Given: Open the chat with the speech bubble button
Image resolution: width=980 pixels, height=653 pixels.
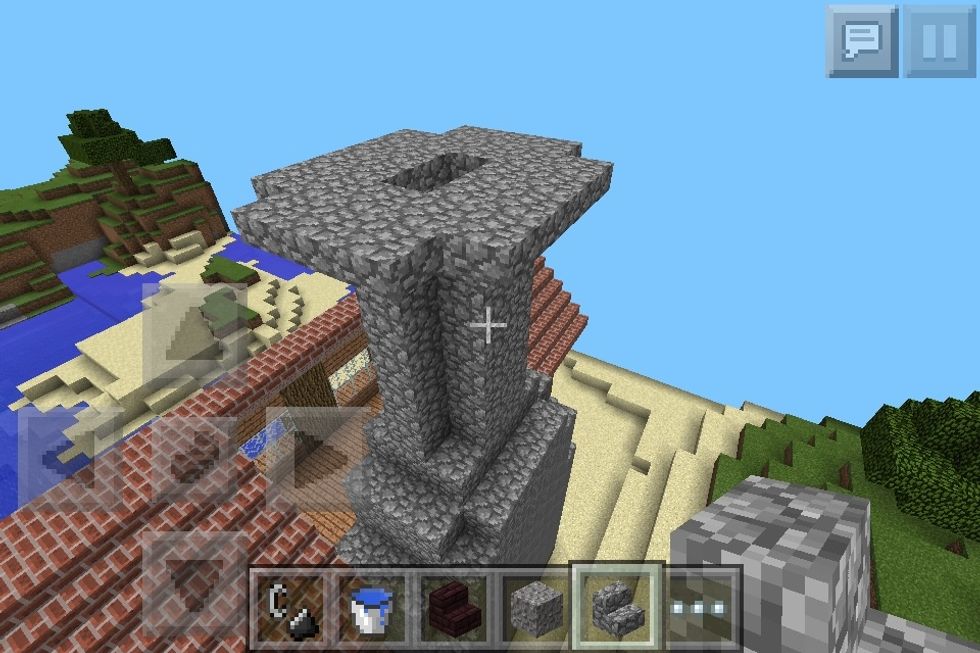Looking at the screenshot, I should (x=862, y=41).
